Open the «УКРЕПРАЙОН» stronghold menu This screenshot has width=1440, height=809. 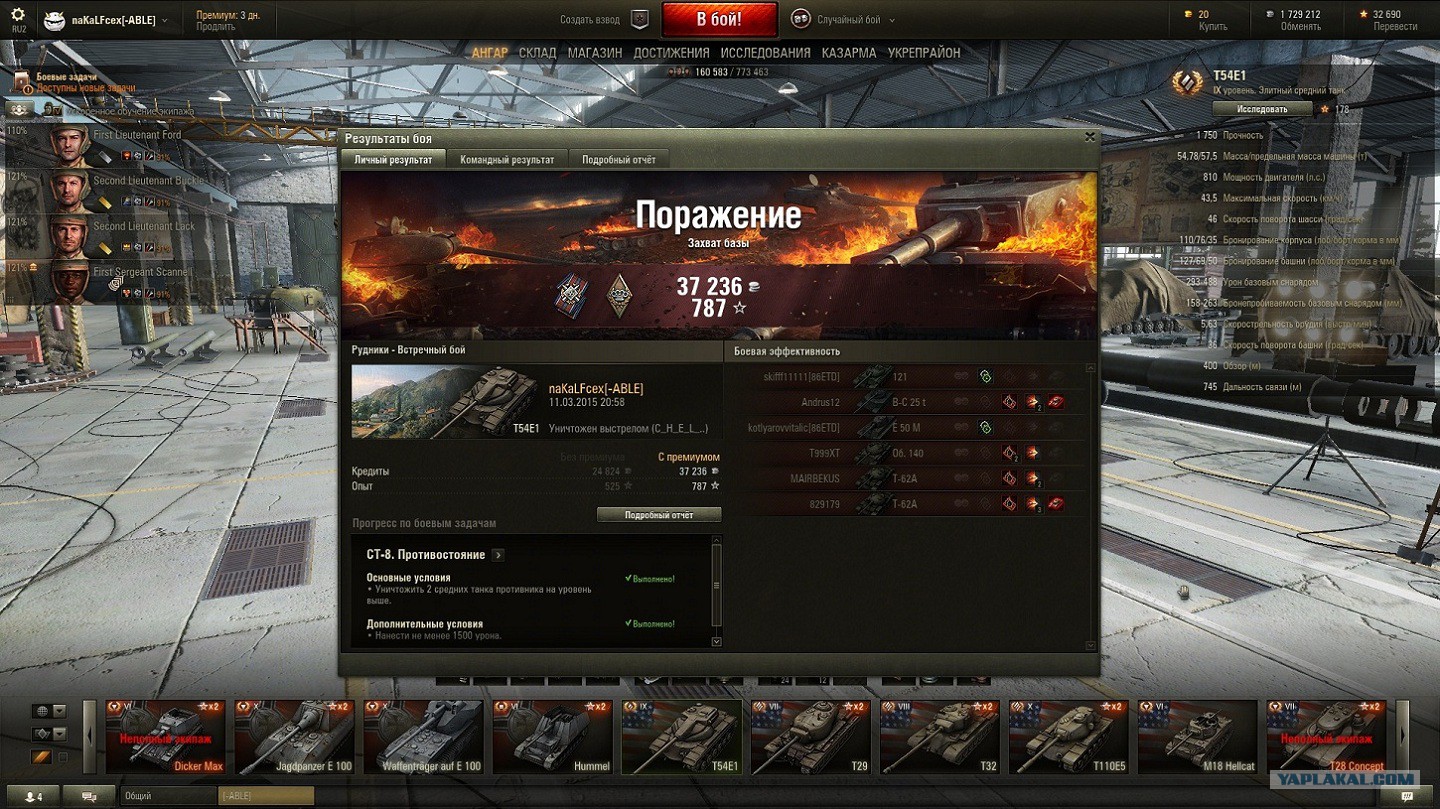pyautogui.click(x=924, y=53)
